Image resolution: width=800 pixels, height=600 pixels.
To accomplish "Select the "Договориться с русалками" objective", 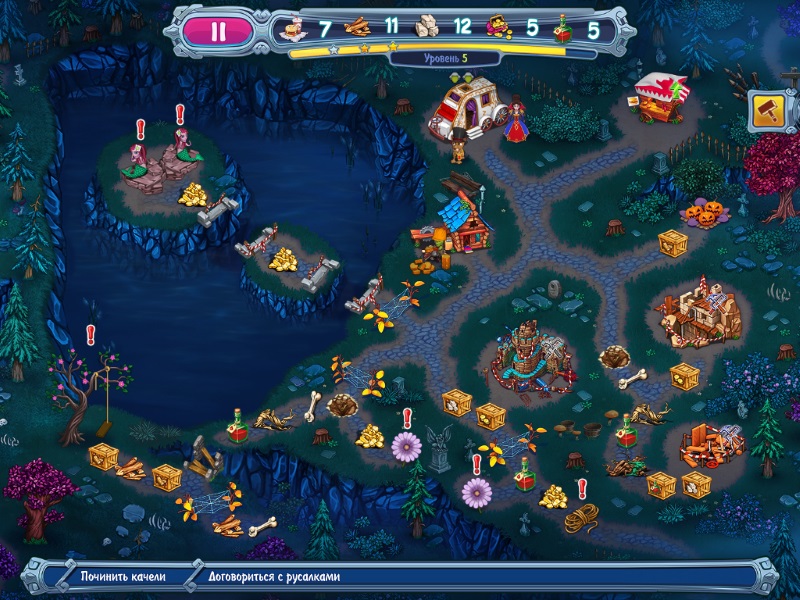I will coord(275,577).
